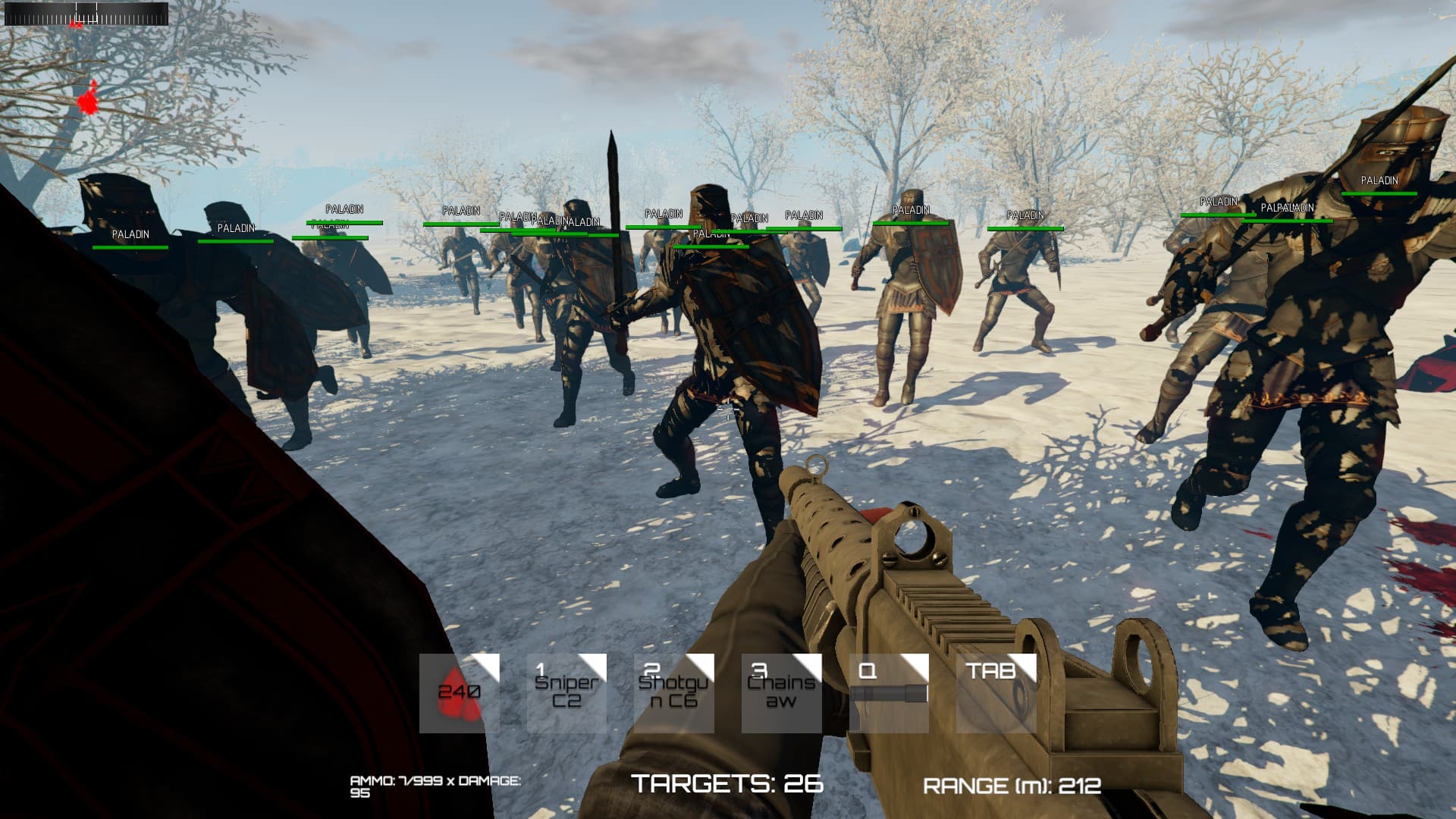
Task: Toggle the flashlight using its hotbar tile
Action: [x=890, y=692]
